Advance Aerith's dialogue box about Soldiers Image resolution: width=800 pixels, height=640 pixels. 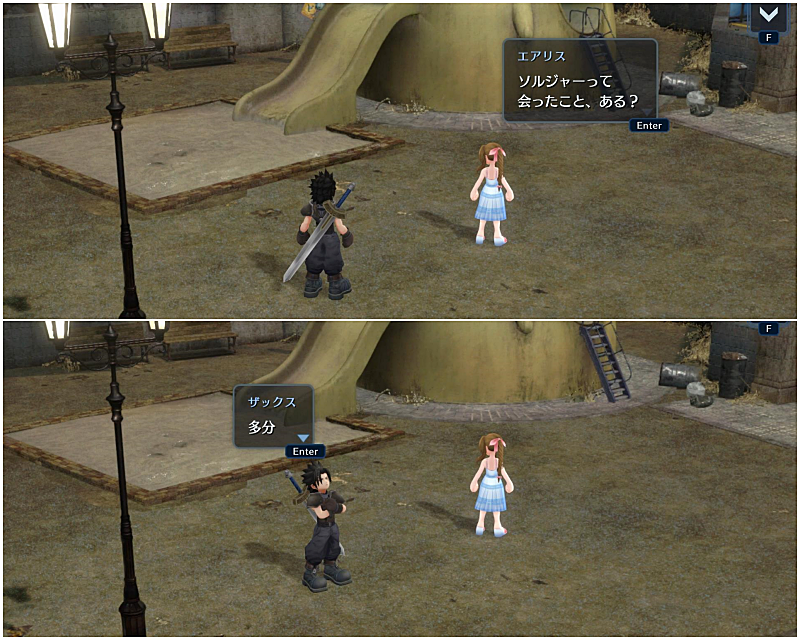coord(649,125)
